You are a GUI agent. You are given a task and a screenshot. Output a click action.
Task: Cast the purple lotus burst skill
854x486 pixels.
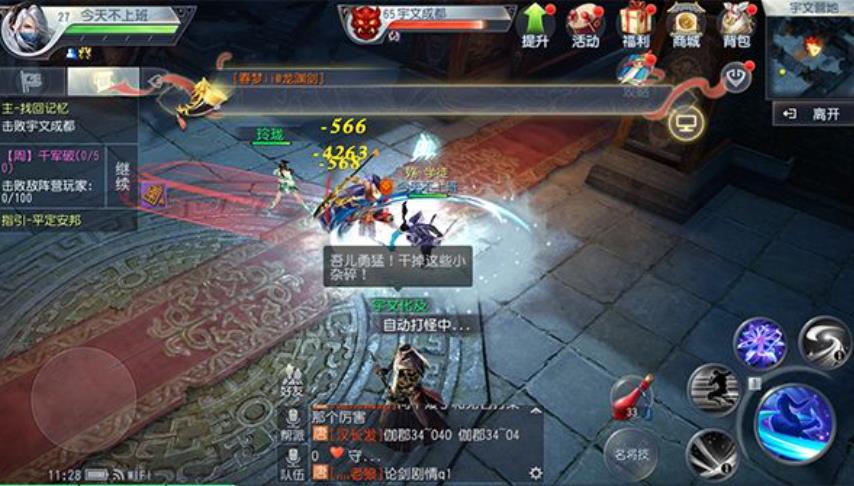760,343
